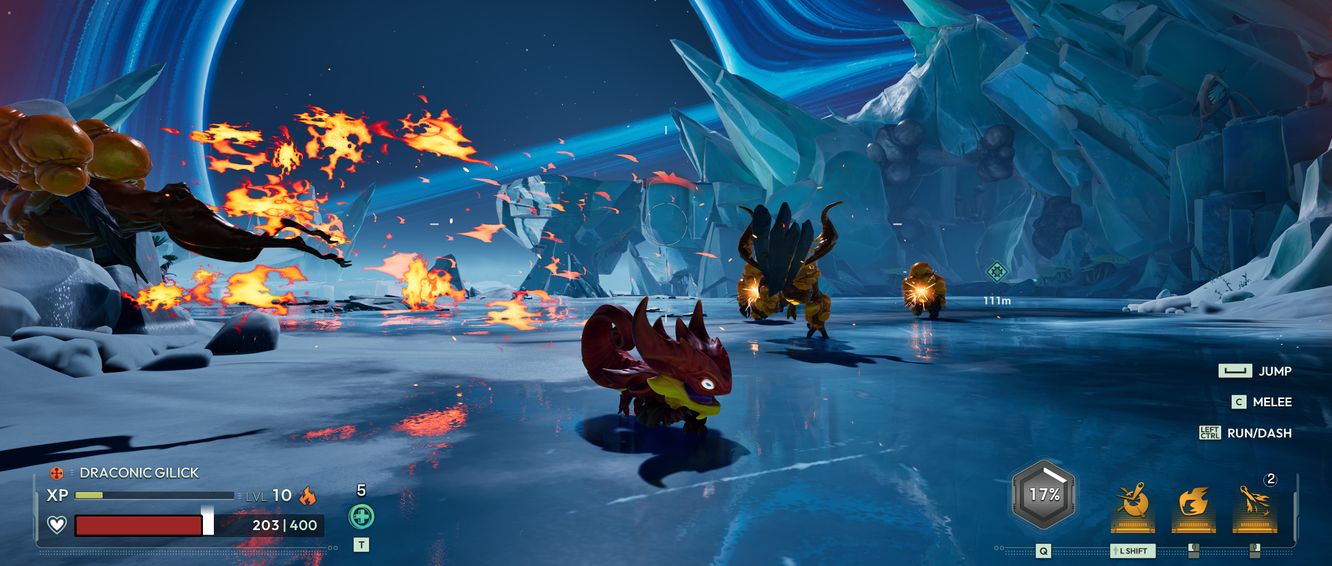Click the Draconic Gilick creature type icon
The width and height of the screenshot is (1332, 566).
[x=56, y=473]
